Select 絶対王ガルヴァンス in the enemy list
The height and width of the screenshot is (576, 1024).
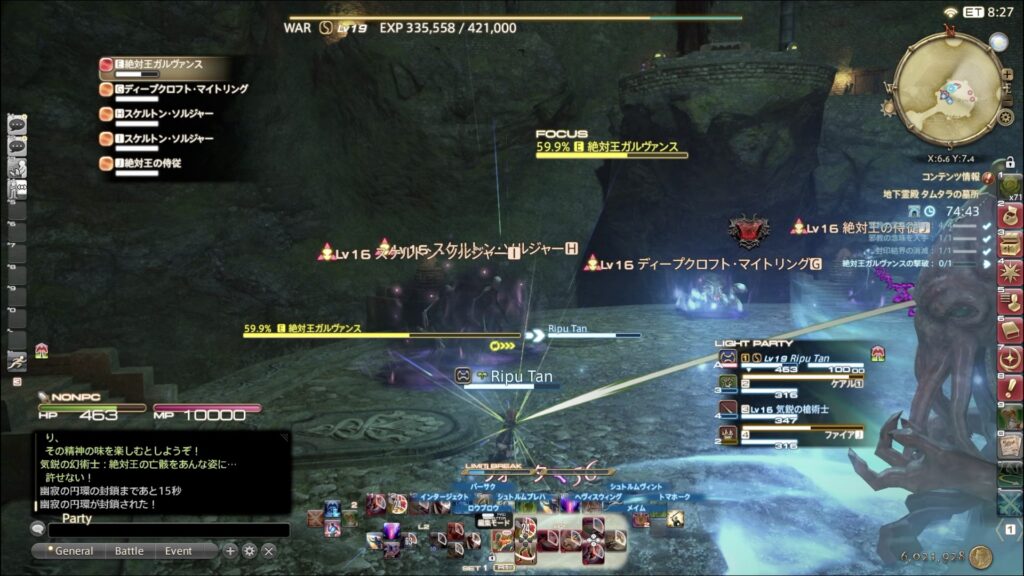[160, 64]
